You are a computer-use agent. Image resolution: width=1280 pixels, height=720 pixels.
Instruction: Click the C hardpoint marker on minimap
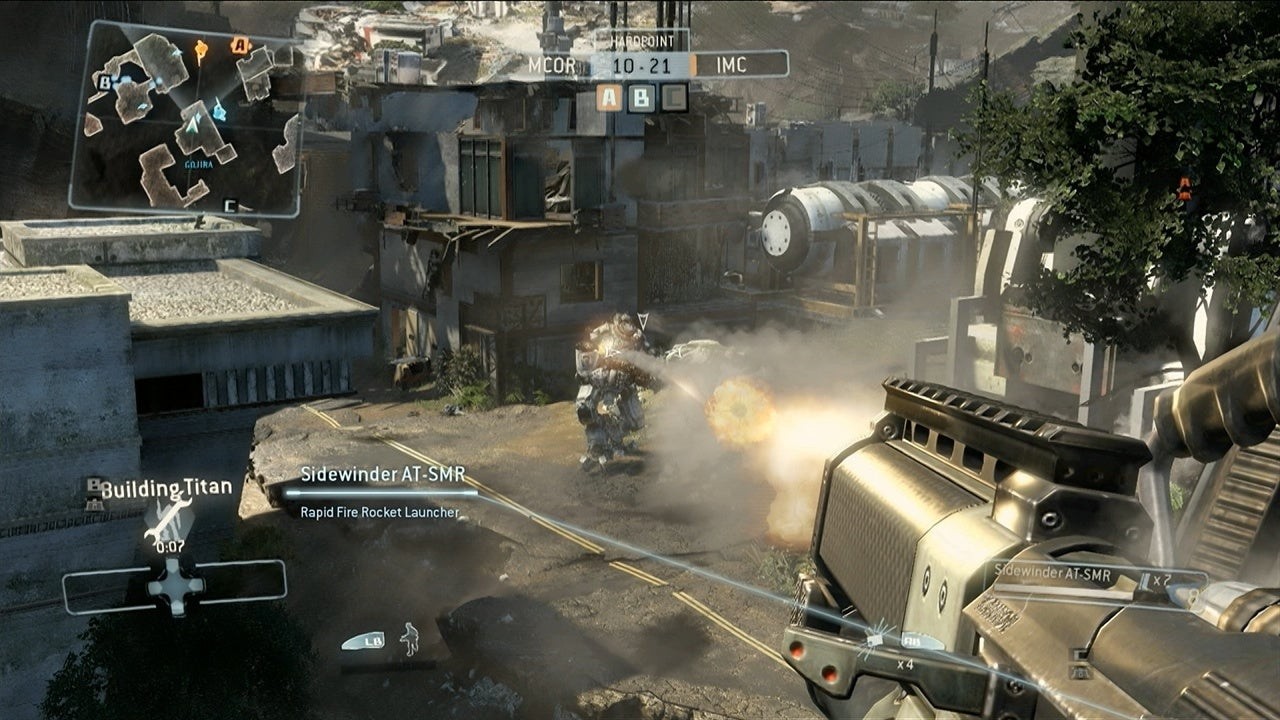coord(230,206)
